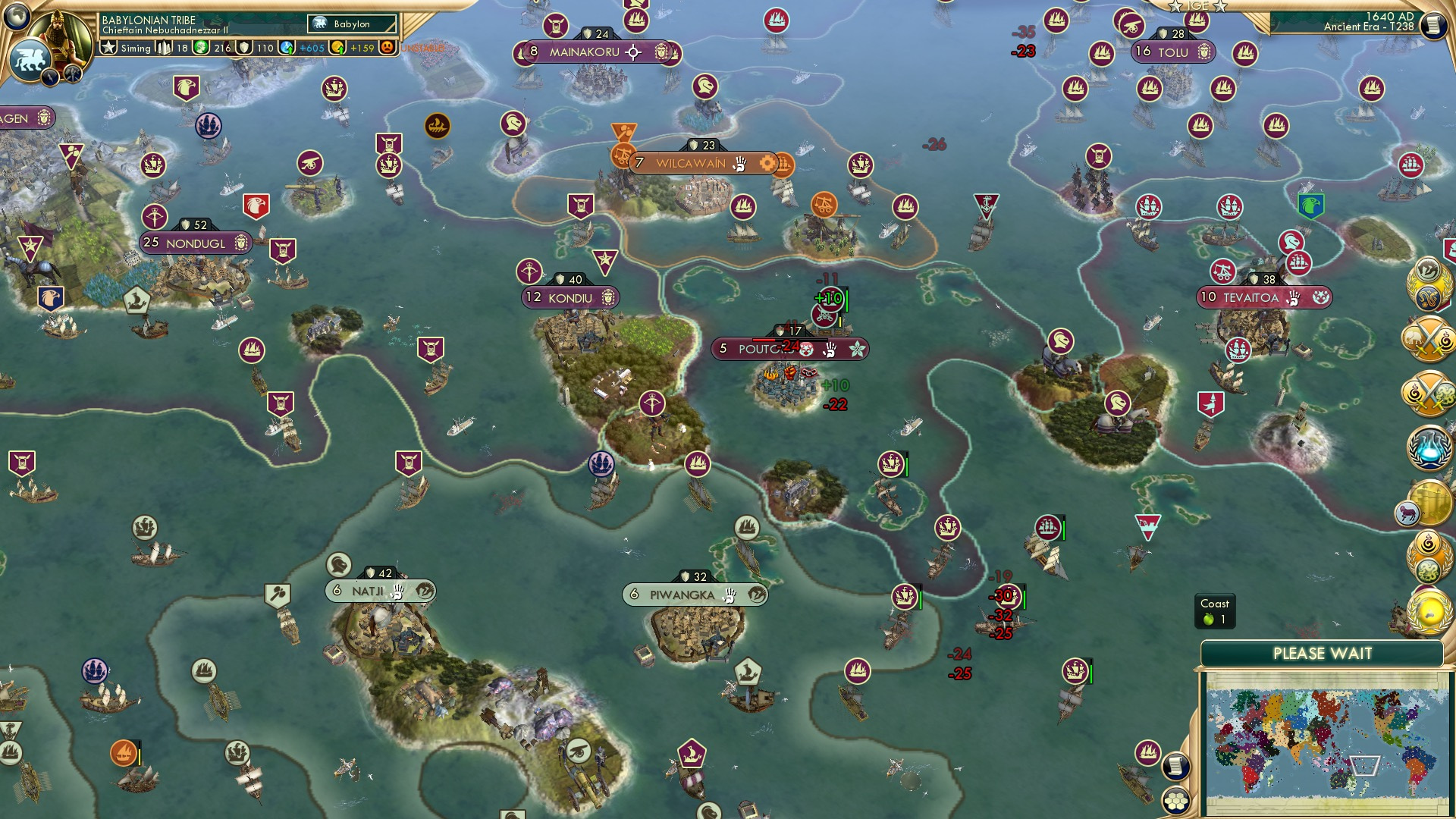Screen dimensions: 1456x819
Task: Click the white Siming faith star icon
Action: (109, 47)
